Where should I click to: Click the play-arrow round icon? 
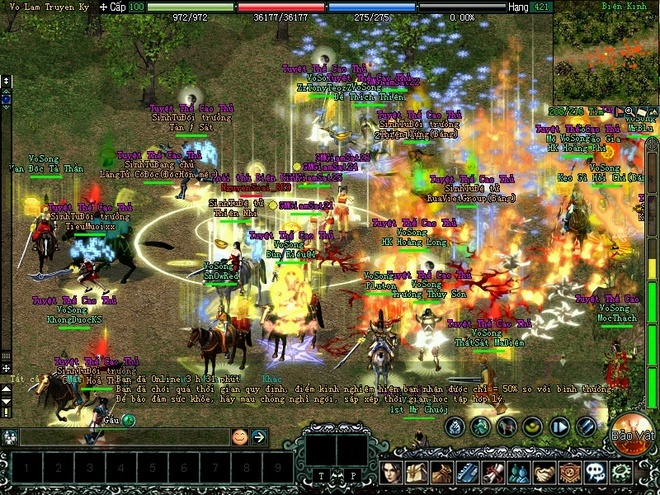[559, 427]
